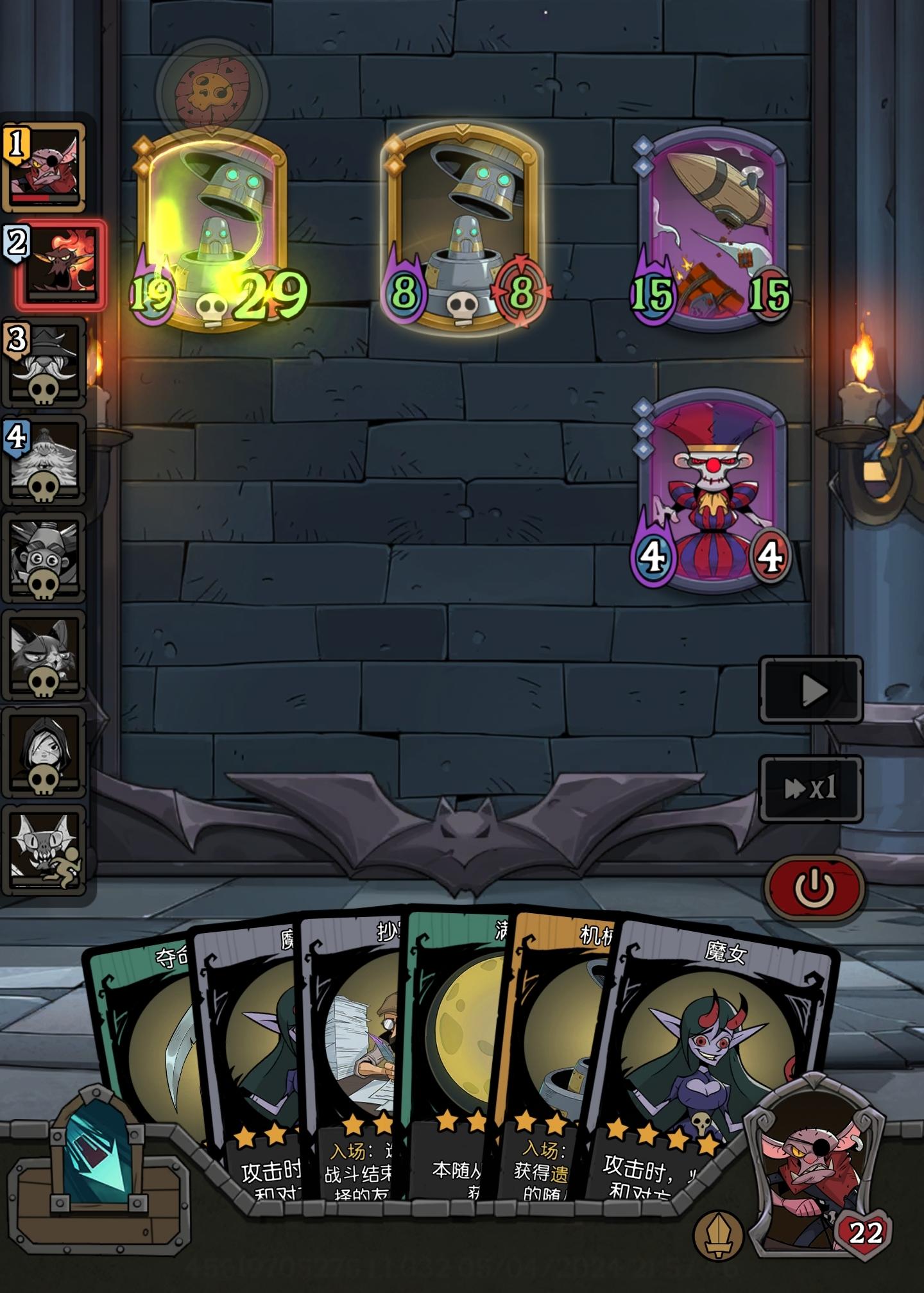Click the bearded enemy portrait numbered 4
This screenshot has width=924, height=1293.
tap(45, 462)
